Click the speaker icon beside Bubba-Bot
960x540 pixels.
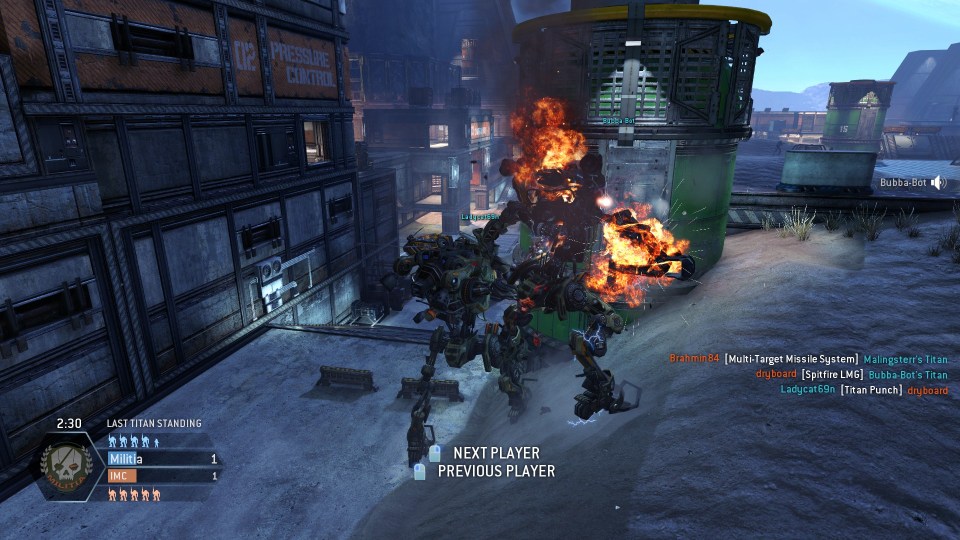point(938,183)
